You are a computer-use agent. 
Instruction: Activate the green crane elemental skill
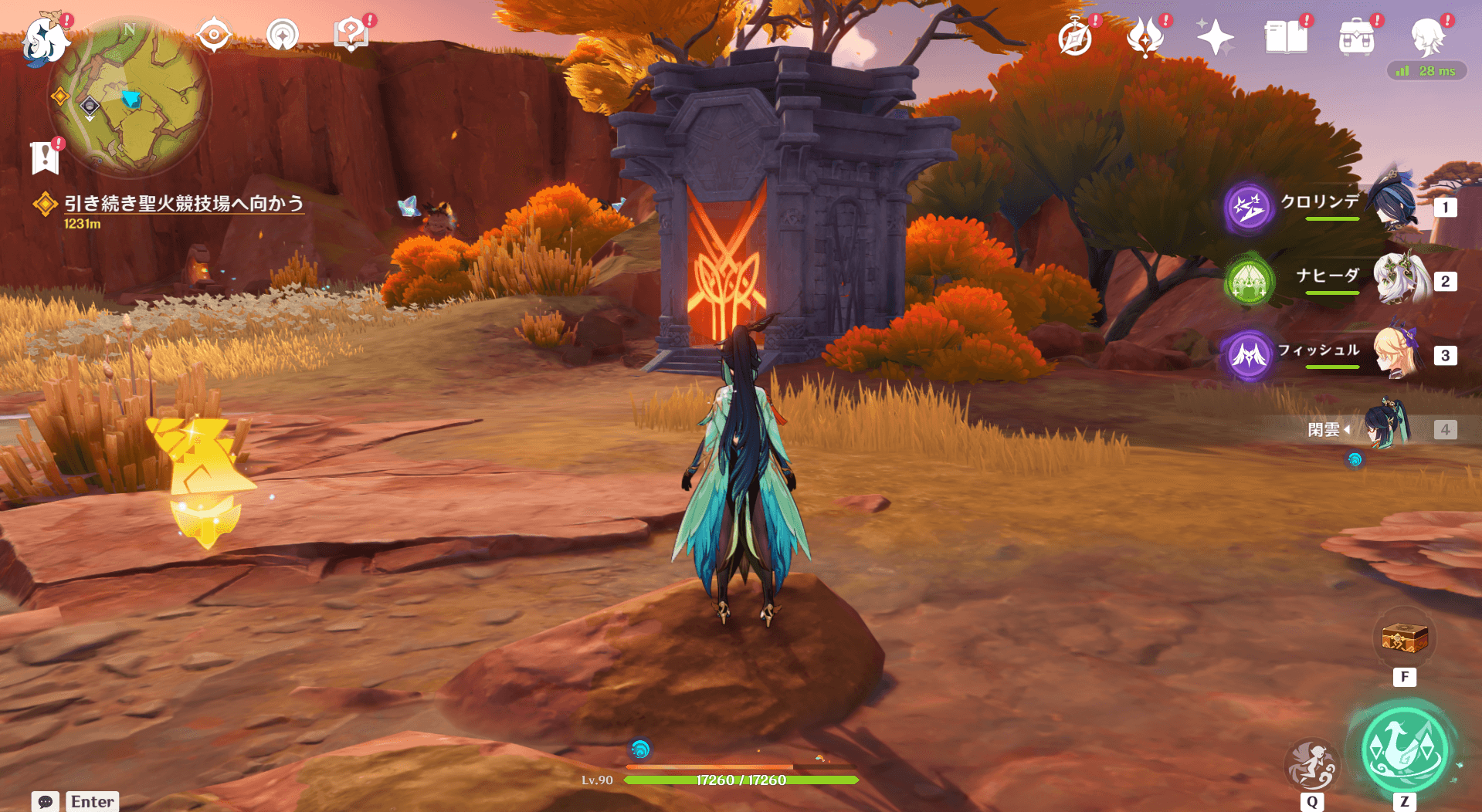1403,750
